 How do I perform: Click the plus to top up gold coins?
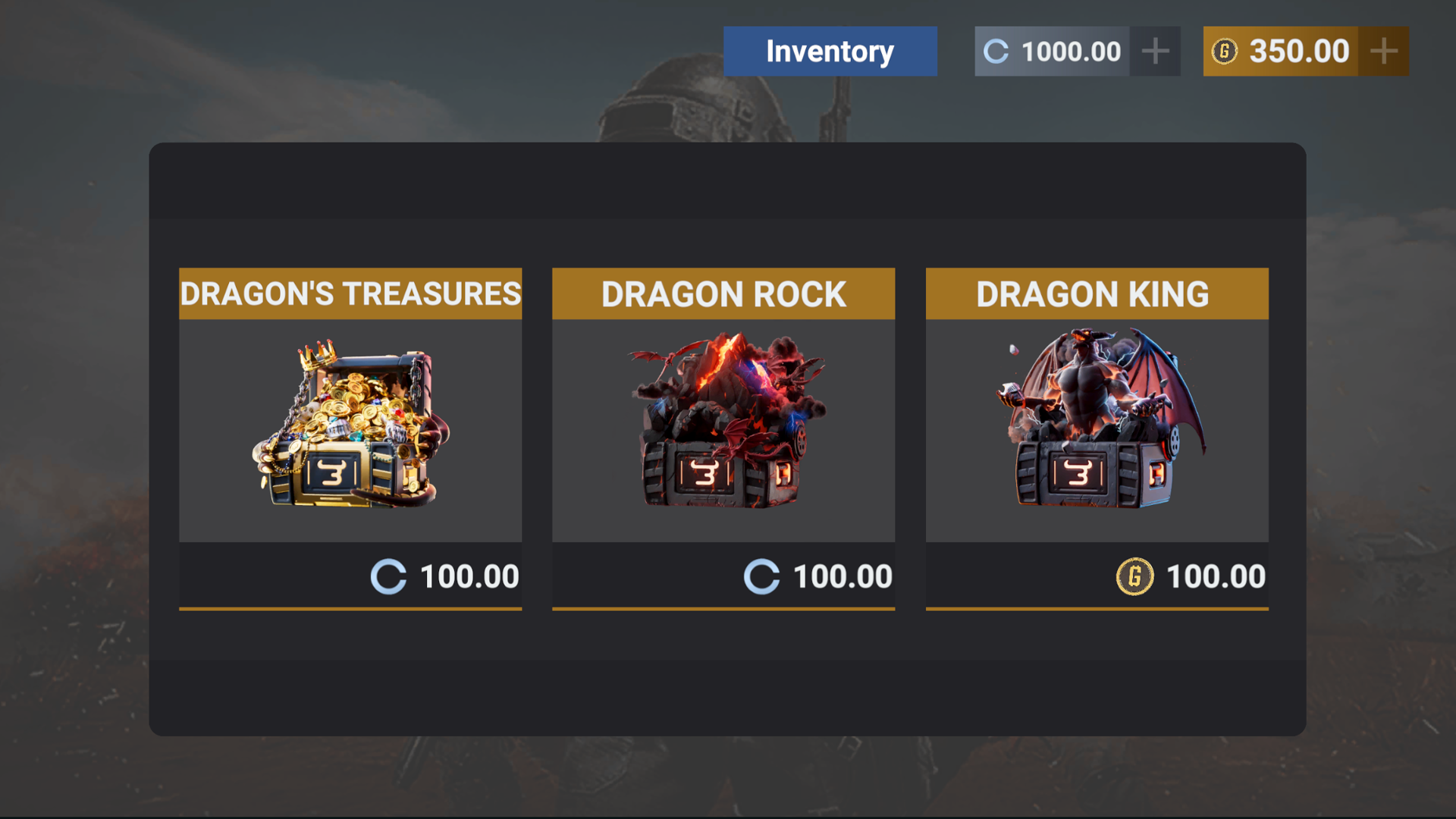pyautogui.click(x=1383, y=51)
